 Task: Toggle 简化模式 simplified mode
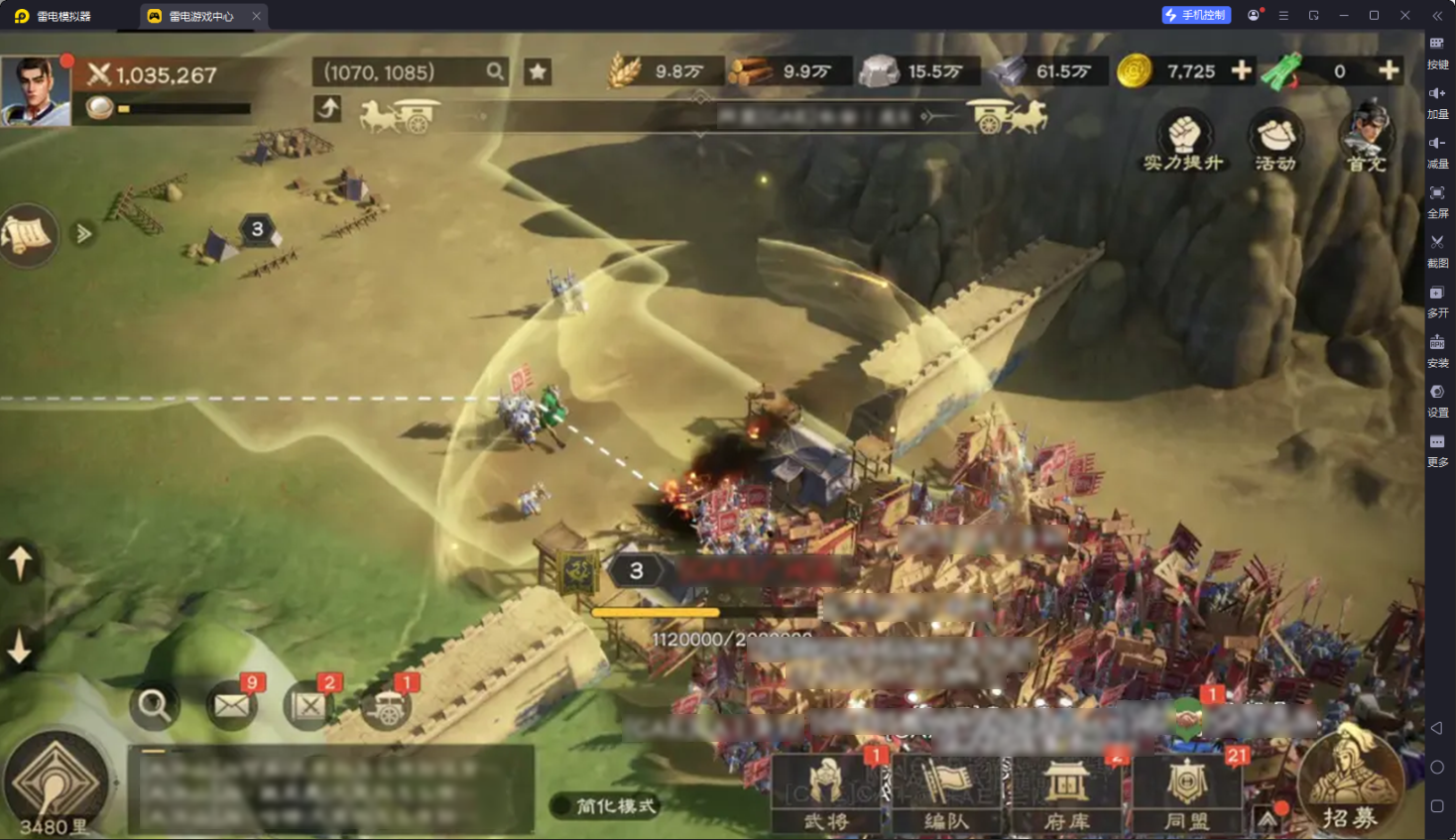point(604,805)
